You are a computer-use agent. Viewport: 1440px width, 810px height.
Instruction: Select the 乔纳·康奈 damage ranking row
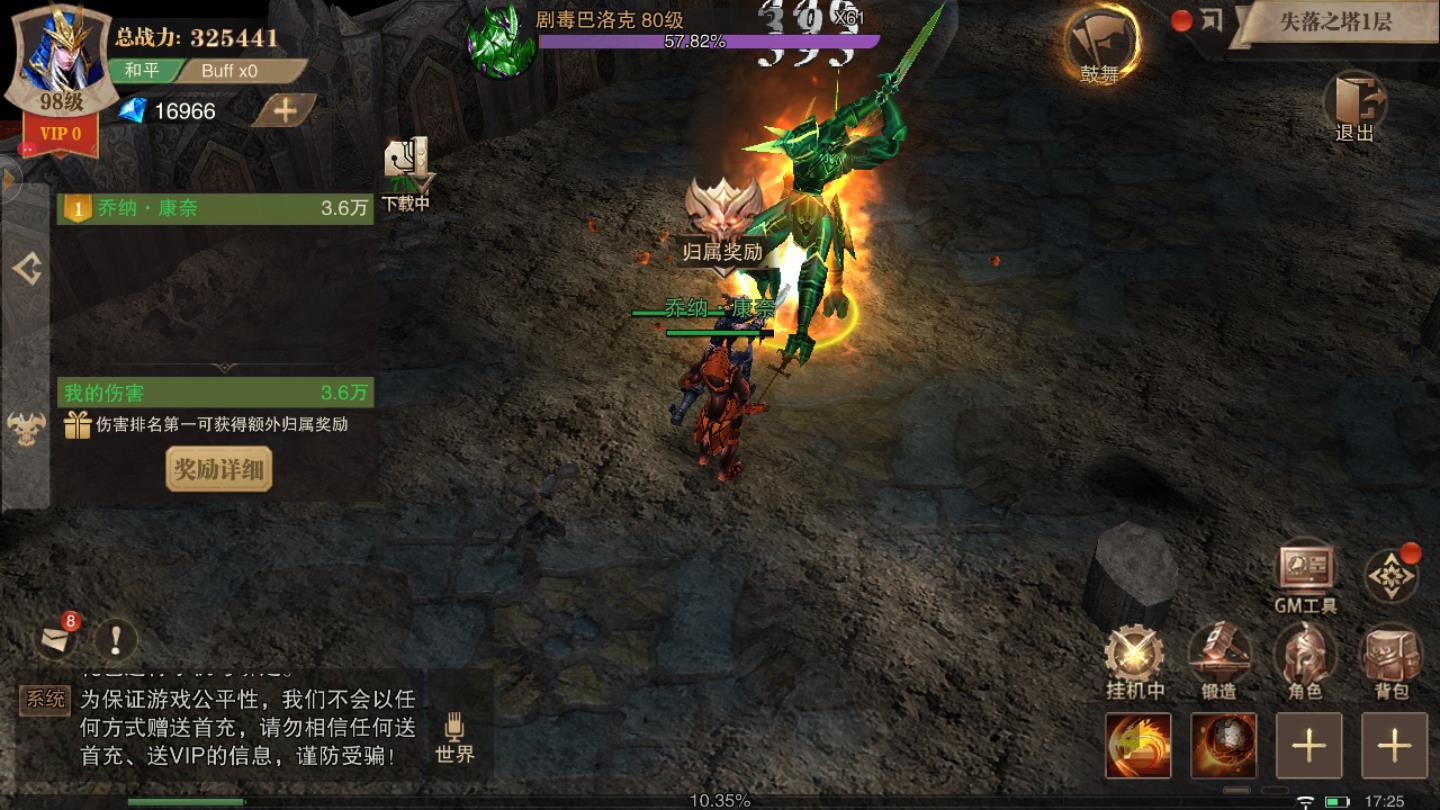[x=215, y=209]
